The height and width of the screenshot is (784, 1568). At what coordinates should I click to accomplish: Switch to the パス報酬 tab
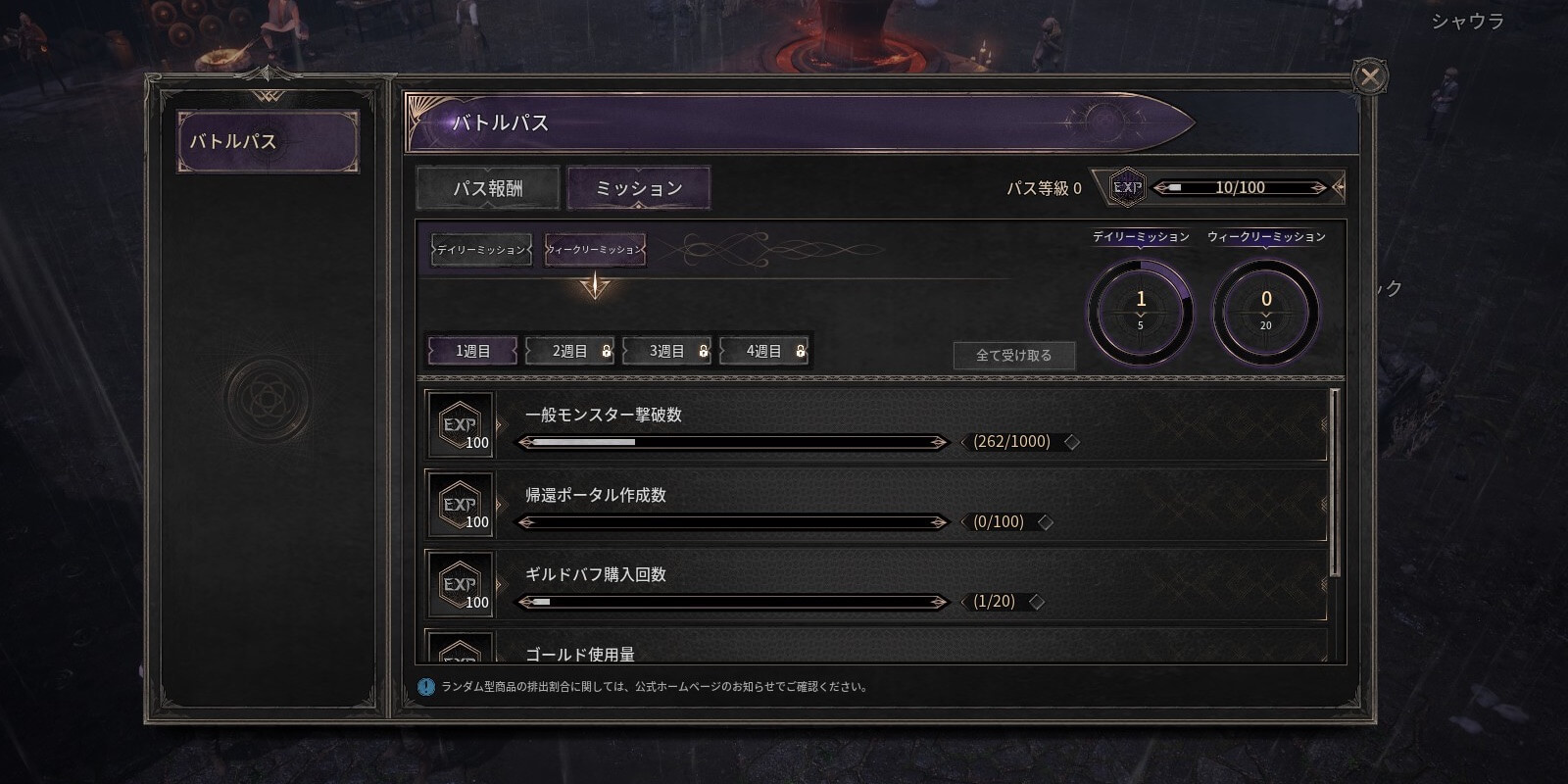point(487,187)
